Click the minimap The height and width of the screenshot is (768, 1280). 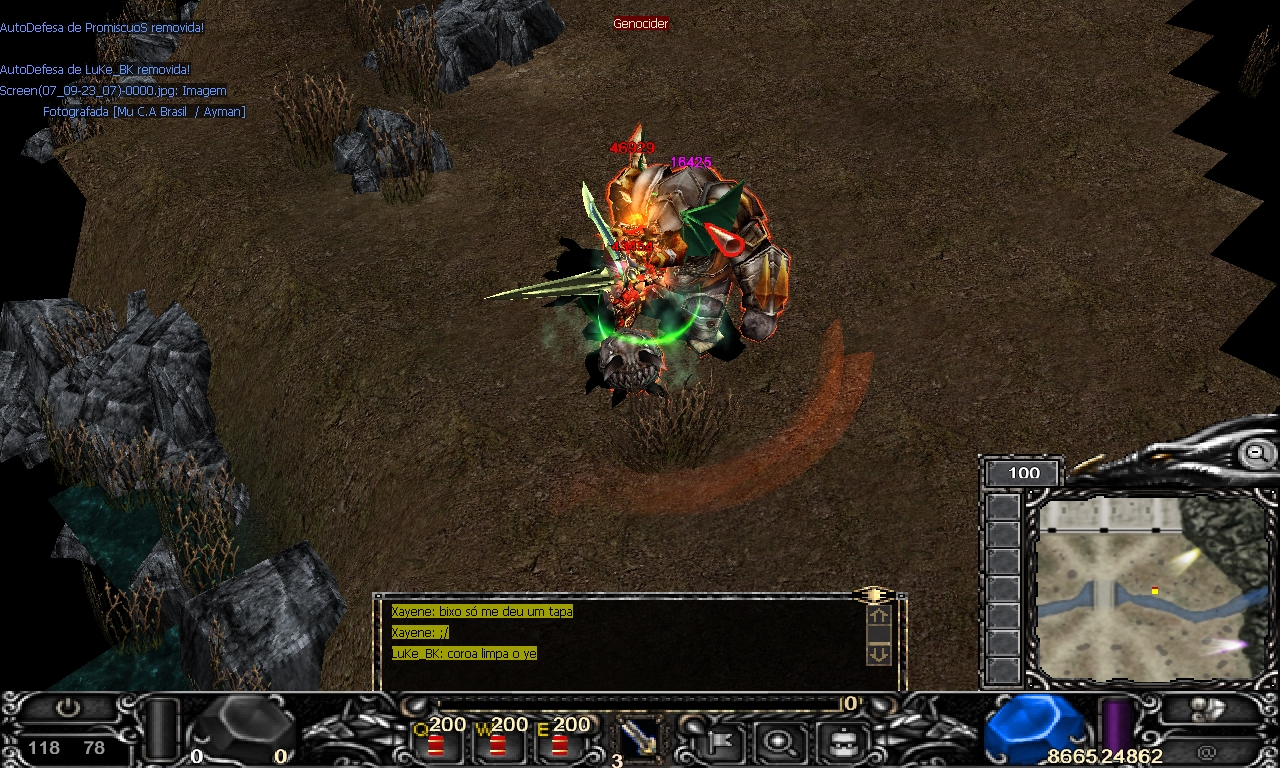(1150, 590)
